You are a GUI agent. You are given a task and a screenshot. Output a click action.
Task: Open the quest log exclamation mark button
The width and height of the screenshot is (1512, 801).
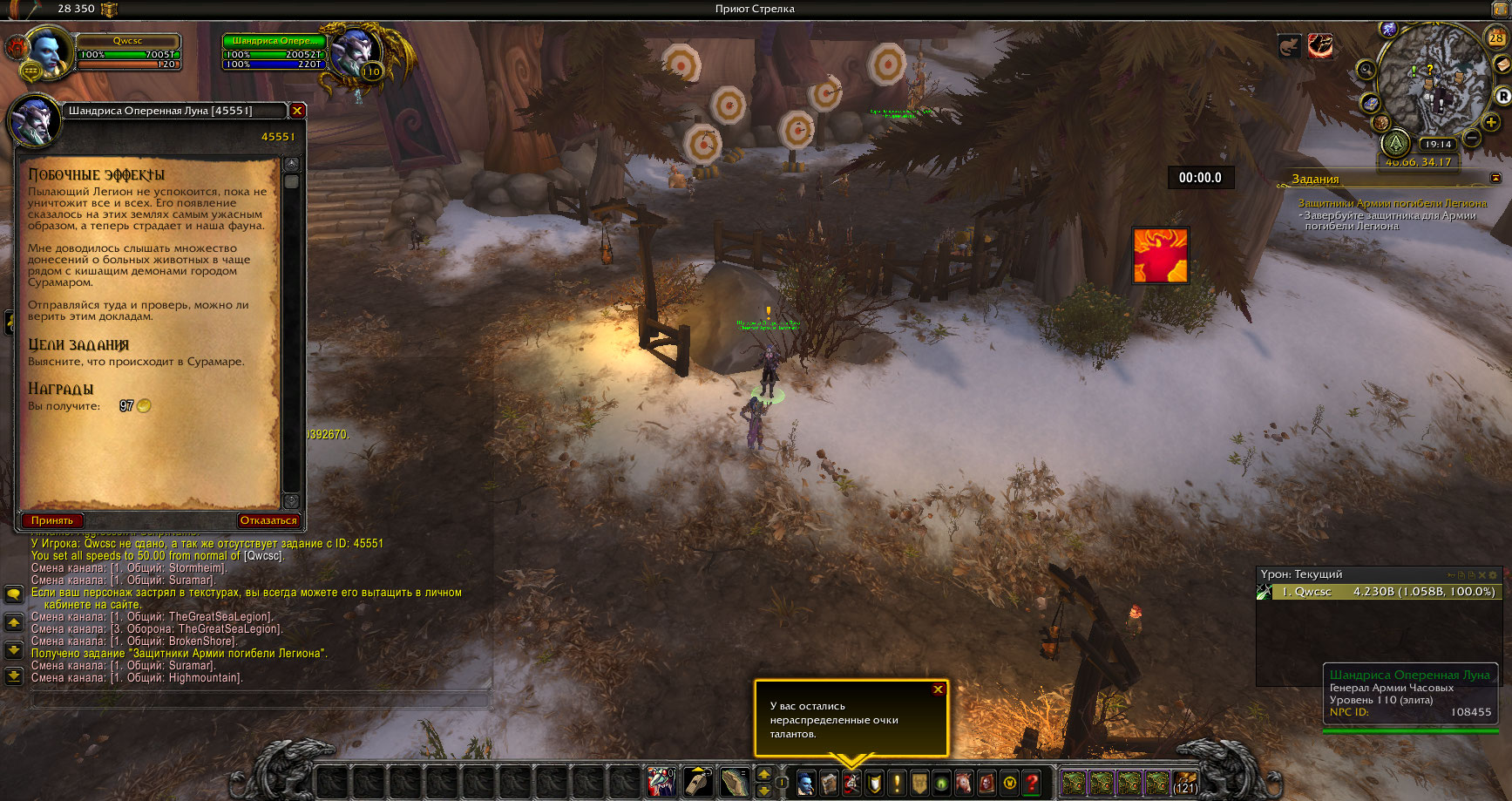(x=896, y=783)
